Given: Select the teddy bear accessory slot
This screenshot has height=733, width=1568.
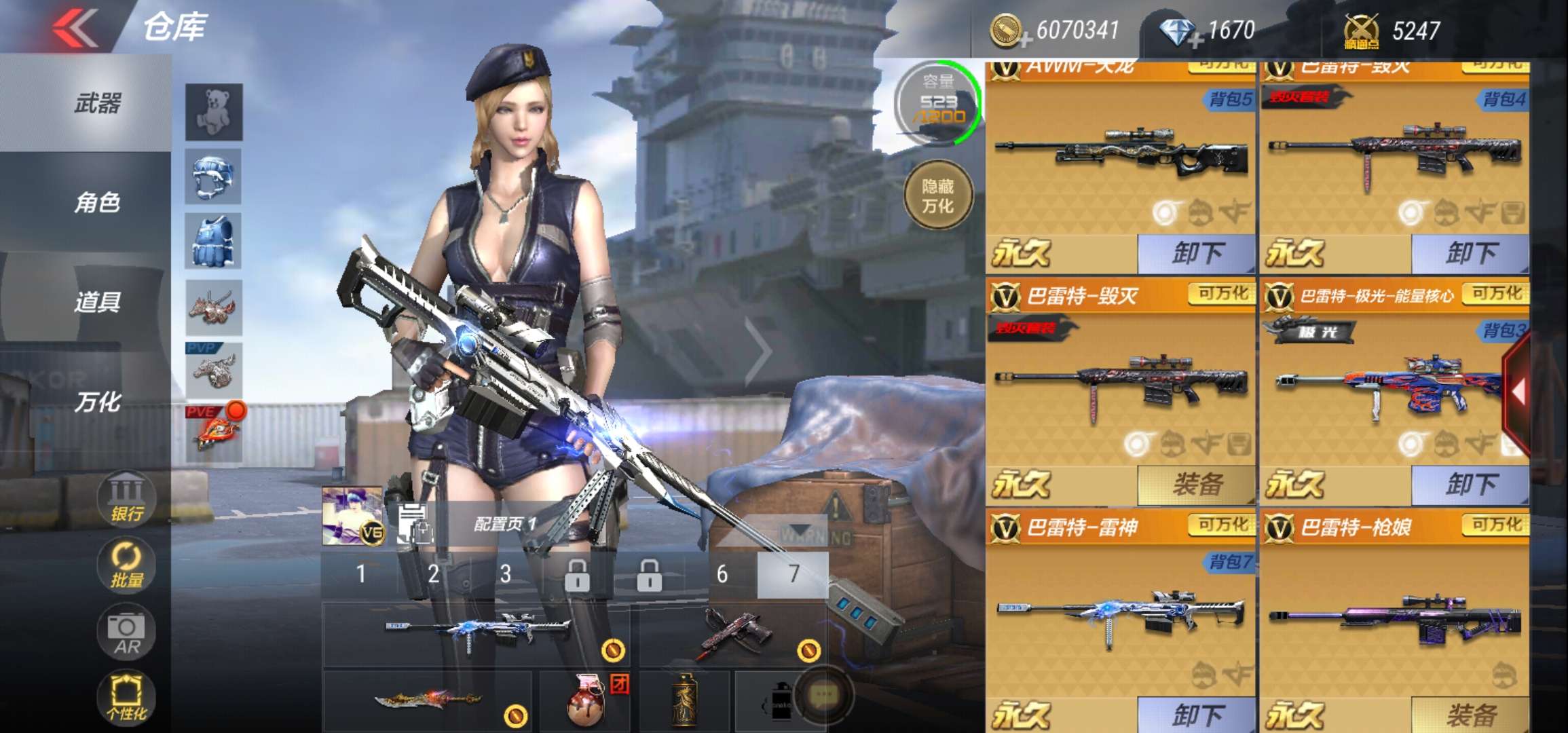Looking at the screenshot, I should tap(214, 111).
